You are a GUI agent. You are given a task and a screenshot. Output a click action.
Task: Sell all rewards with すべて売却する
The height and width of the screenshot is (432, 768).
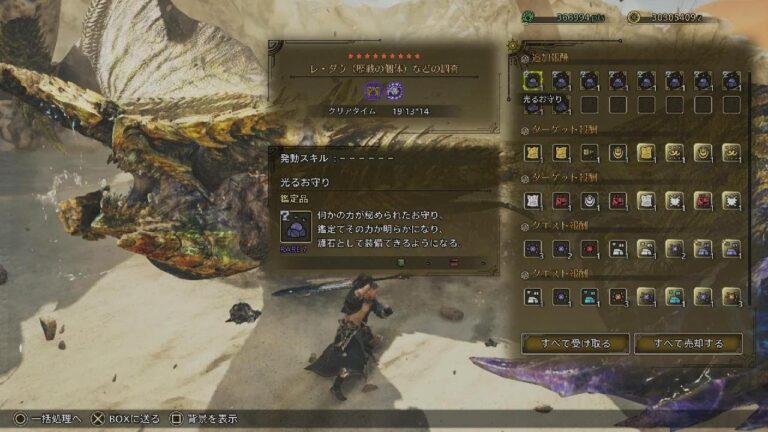pyautogui.click(x=688, y=343)
